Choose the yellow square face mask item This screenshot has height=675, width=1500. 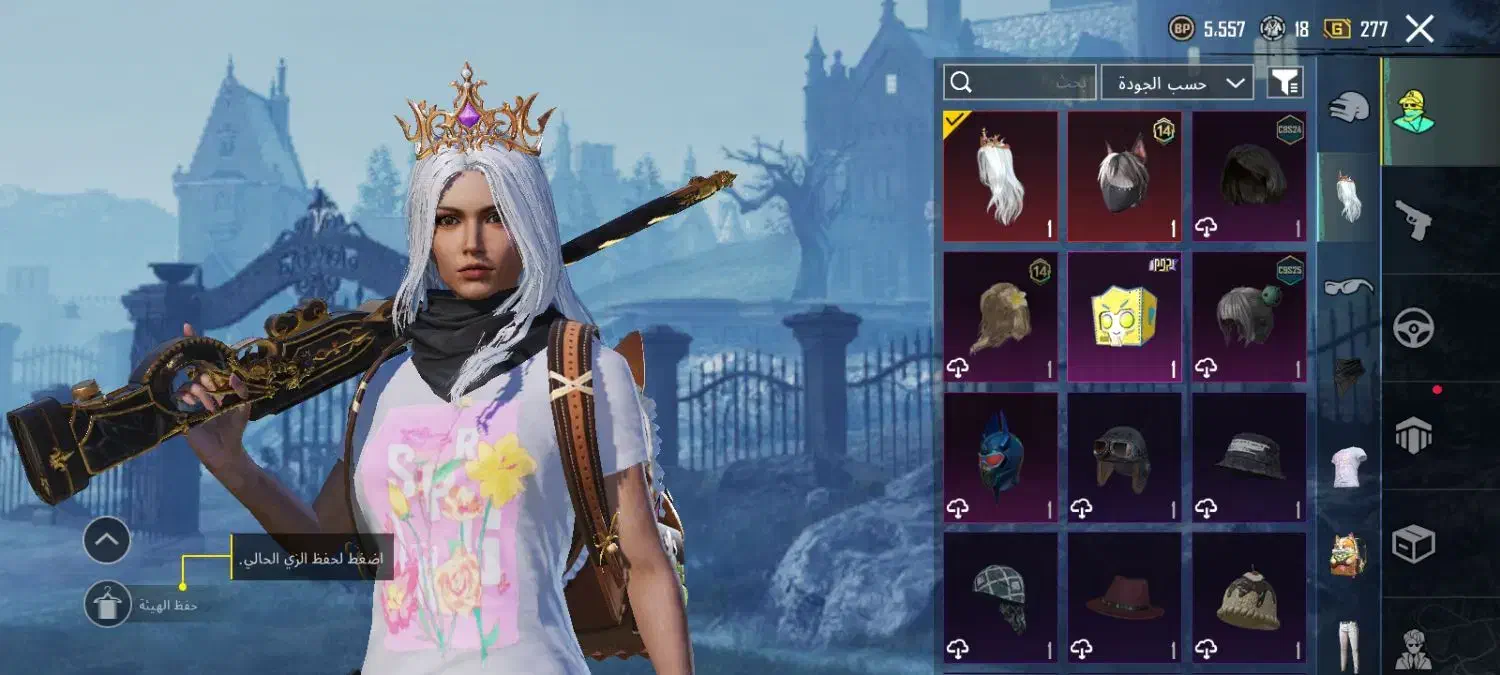tap(1124, 317)
